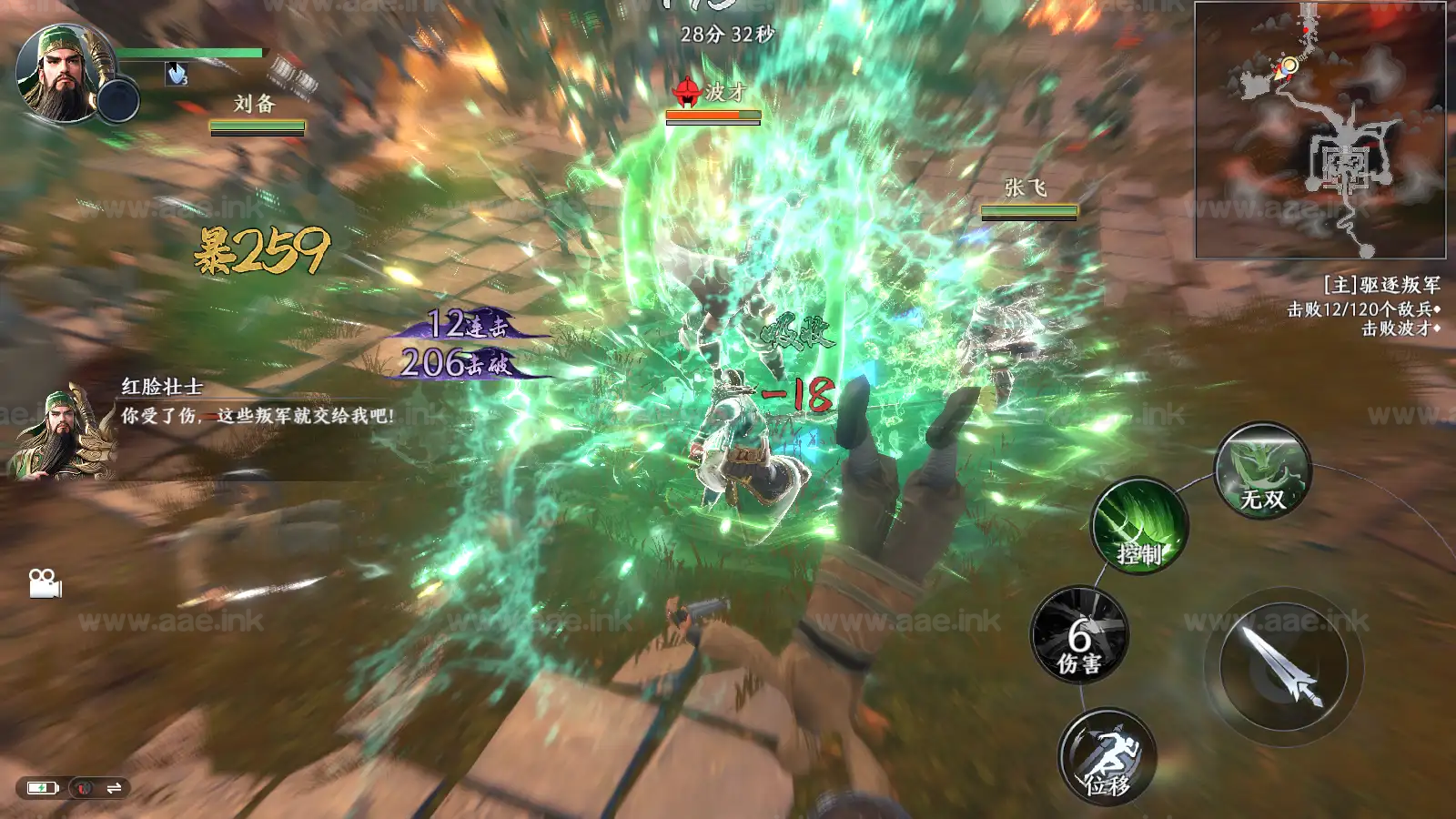Tap the swap arrows icon
This screenshot has width=1456, height=819.
[x=114, y=788]
